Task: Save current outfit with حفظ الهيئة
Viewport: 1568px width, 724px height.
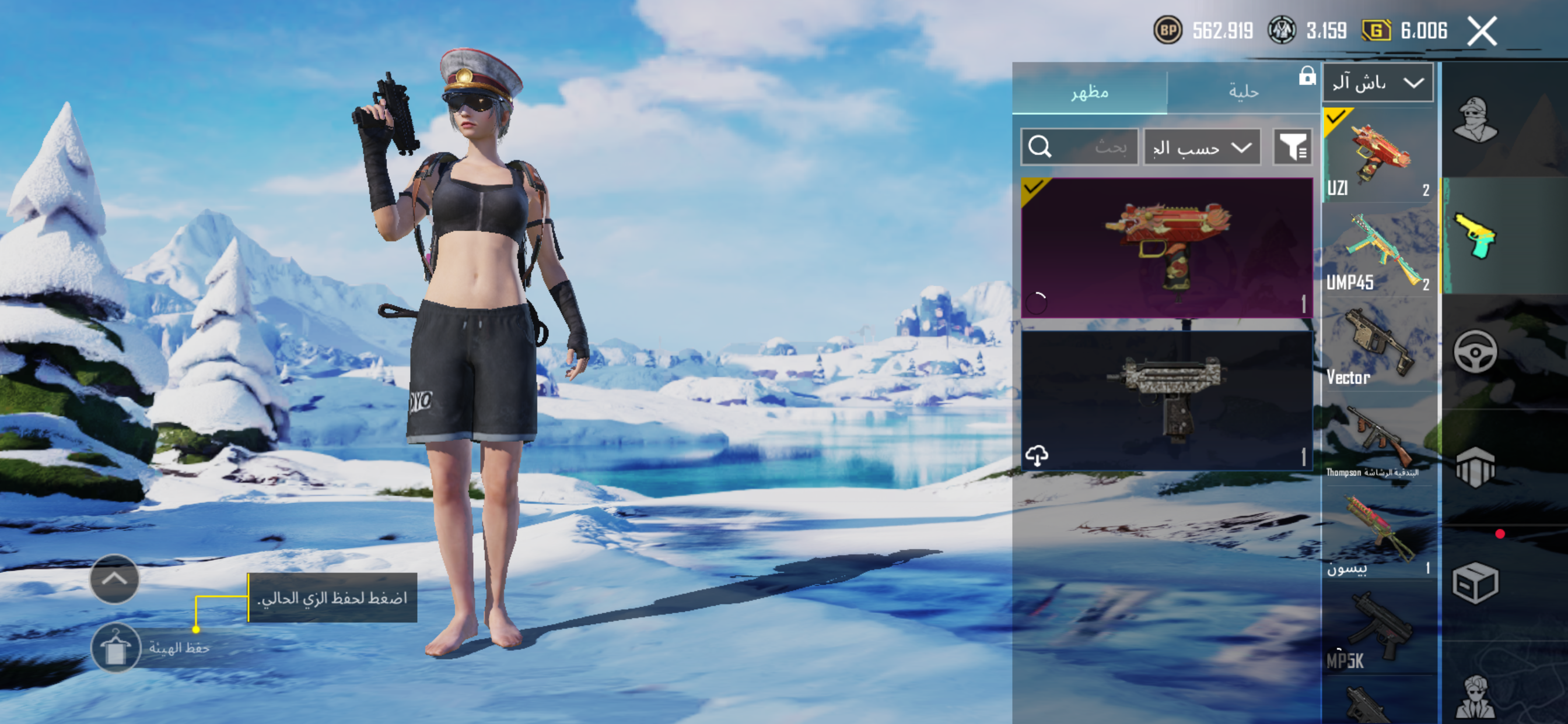Action: pyautogui.click(x=116, y=647)
